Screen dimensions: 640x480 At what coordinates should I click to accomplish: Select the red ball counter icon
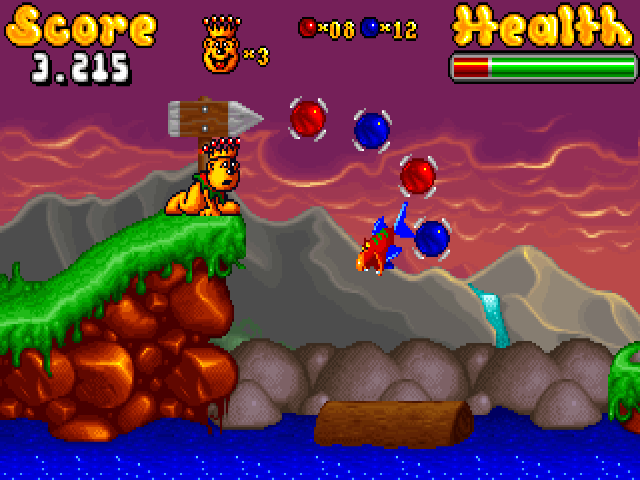pyautogui.click(x=306, y=28)
